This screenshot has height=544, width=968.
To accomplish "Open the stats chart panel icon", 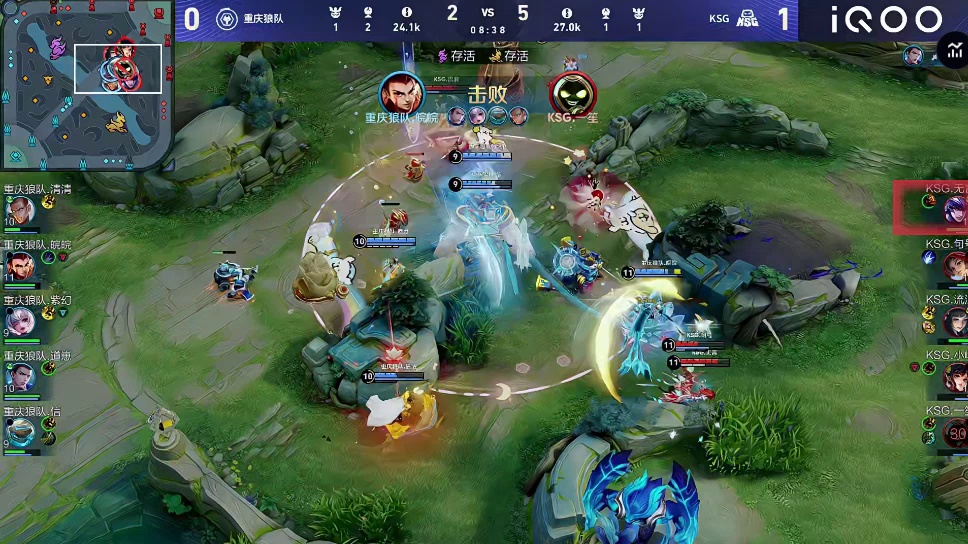I will coord(951,53).
